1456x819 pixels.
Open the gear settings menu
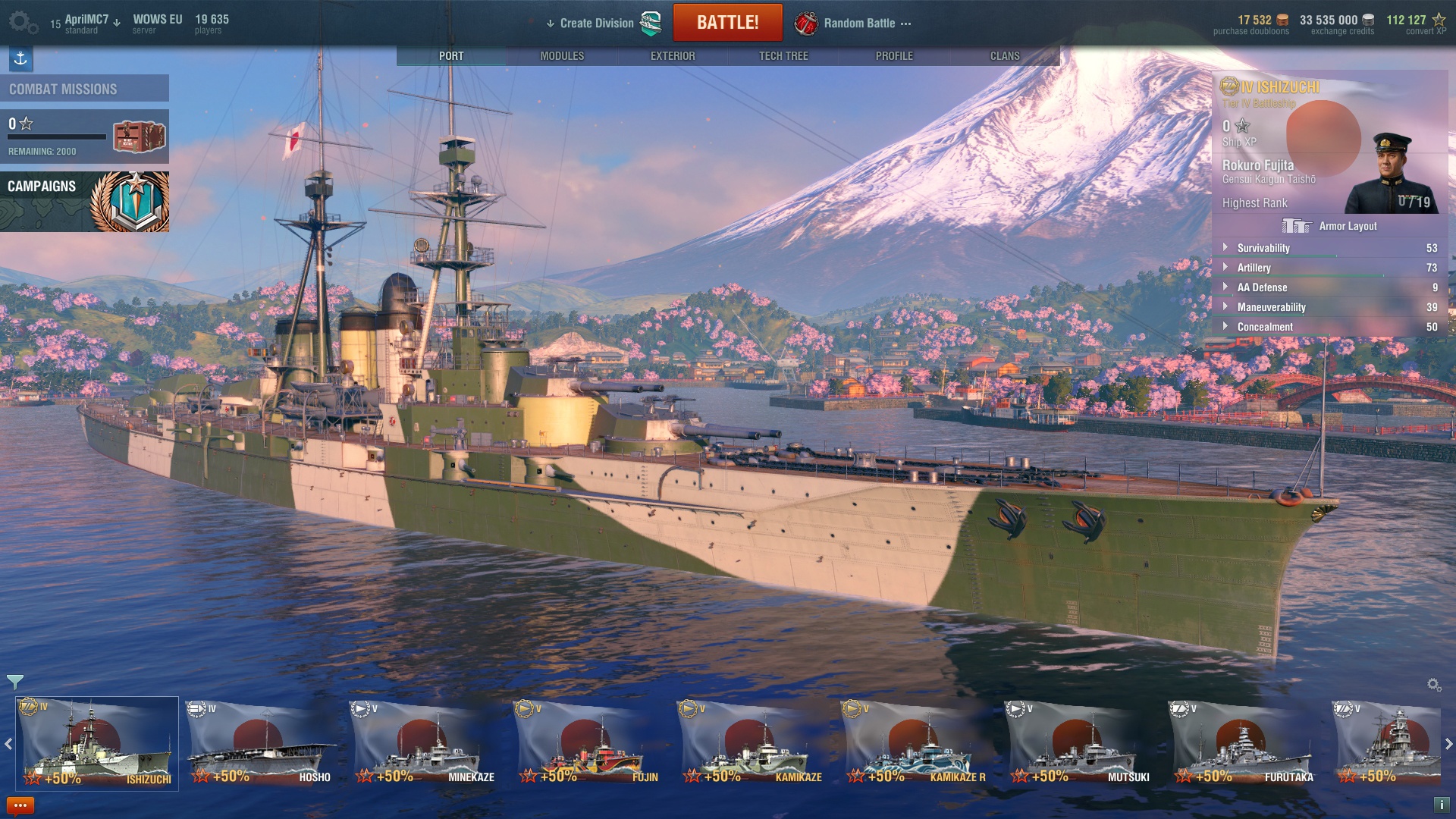click(23, 23)
